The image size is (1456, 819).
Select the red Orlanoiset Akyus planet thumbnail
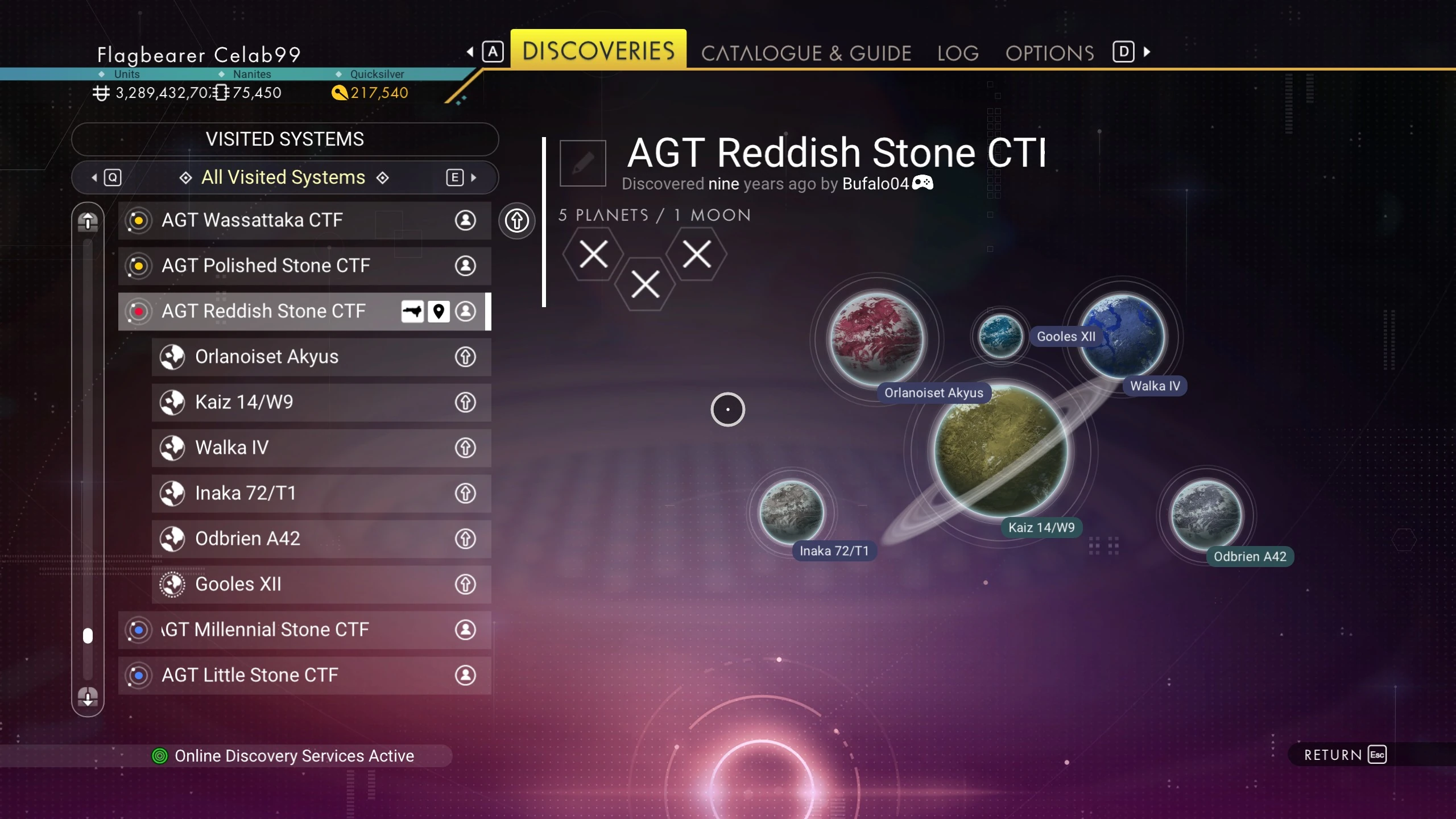point(877,338)
